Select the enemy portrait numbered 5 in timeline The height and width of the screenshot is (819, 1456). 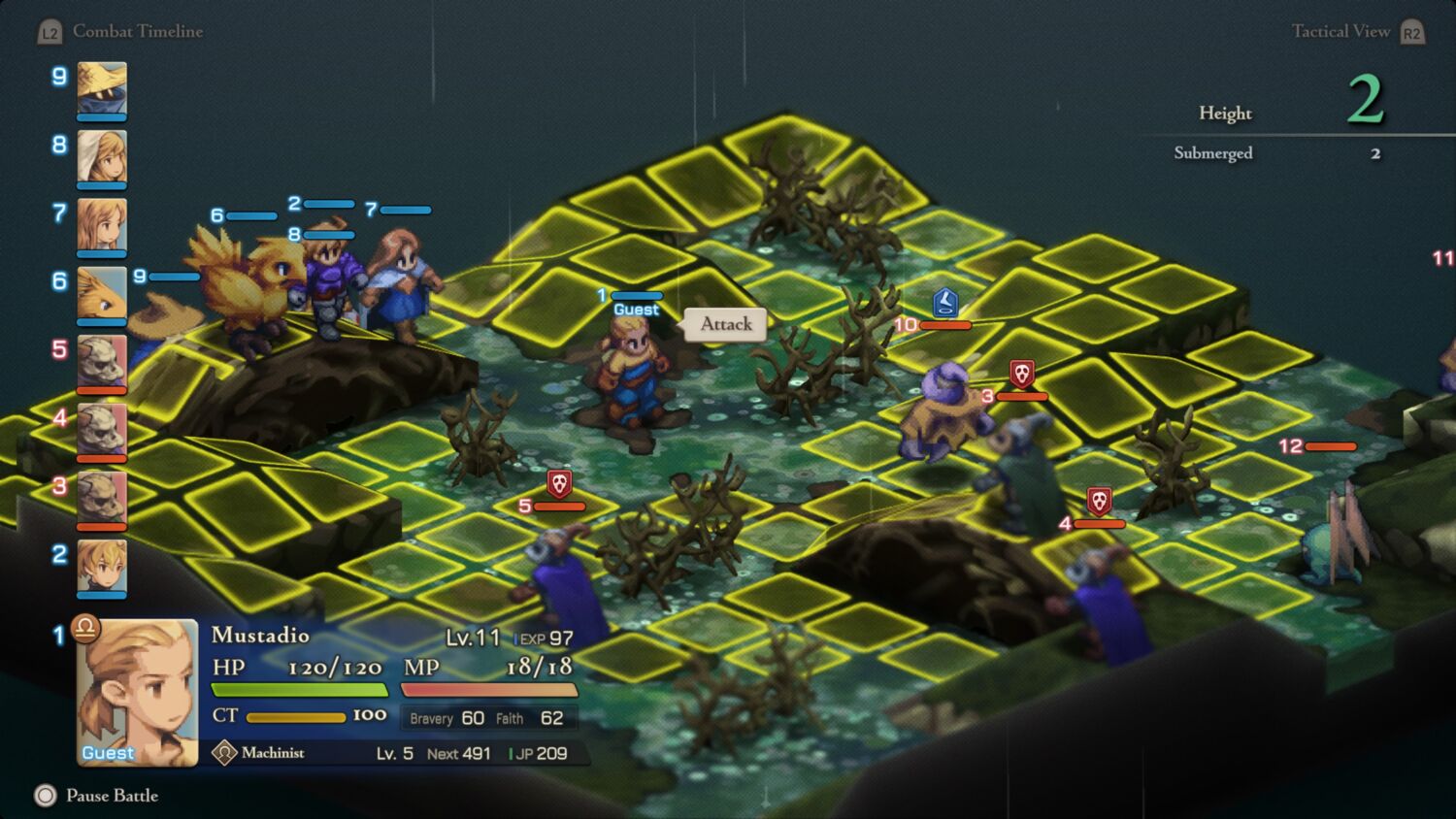(102, 360)
